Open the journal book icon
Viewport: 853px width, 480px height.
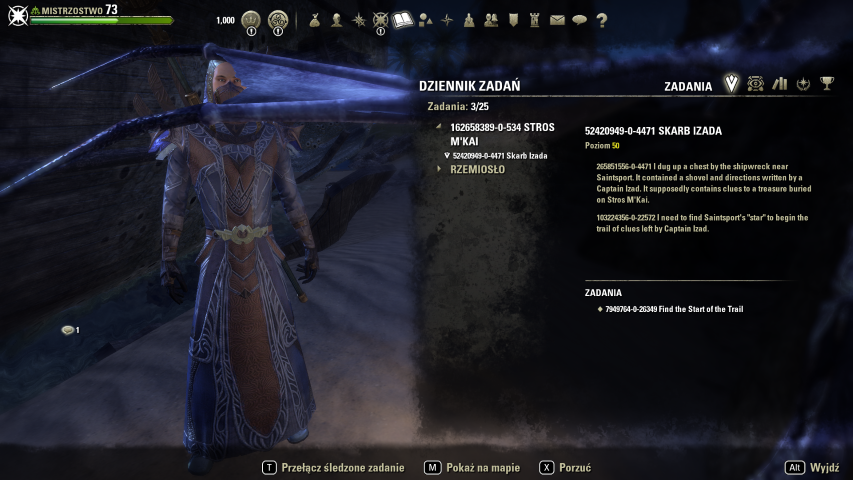coord(403,19)
